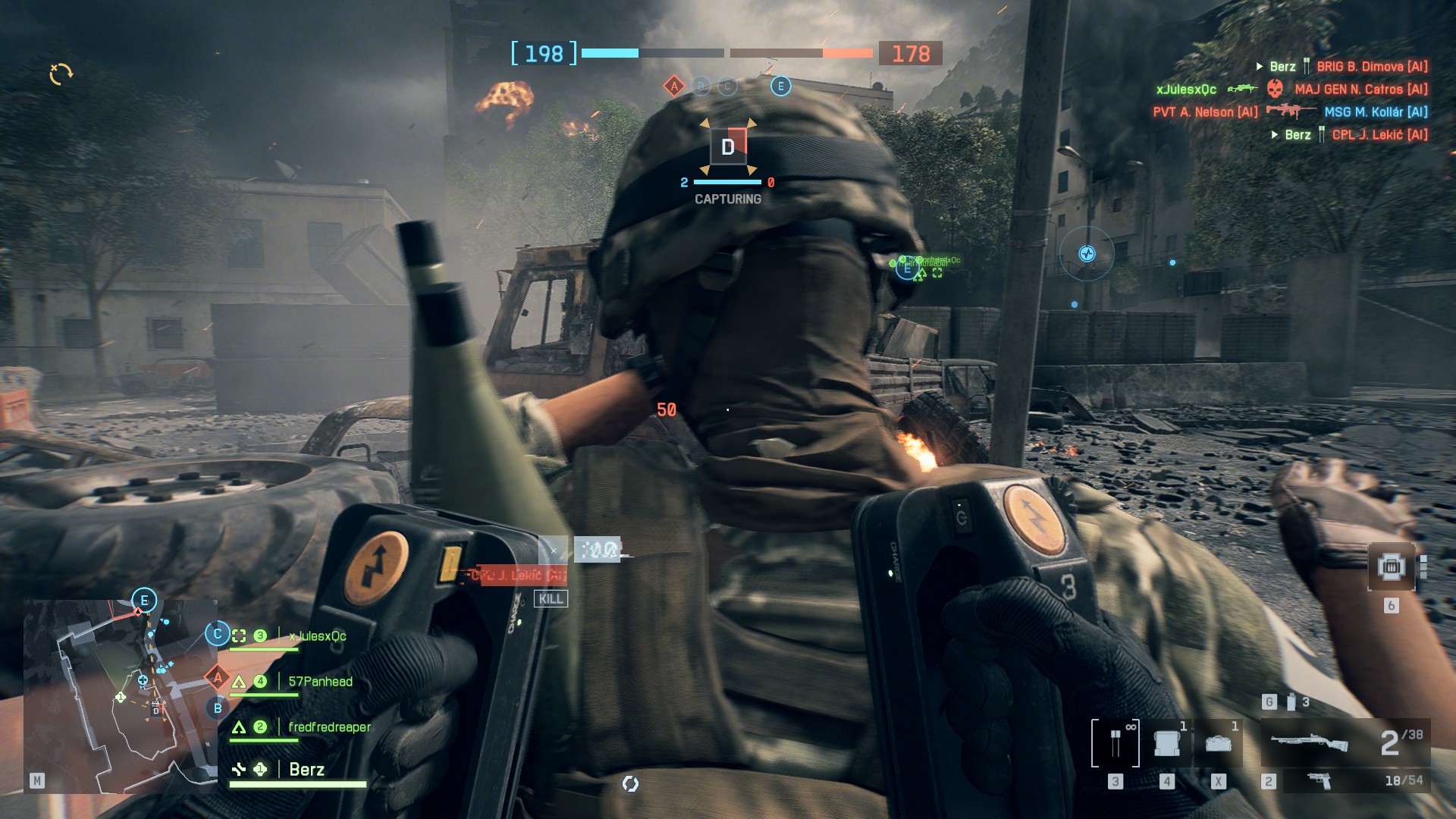Viewport: 1456px width, 819px height.
Task: Choose the ammo crate gadget slot
Action: pos(1166,743)
